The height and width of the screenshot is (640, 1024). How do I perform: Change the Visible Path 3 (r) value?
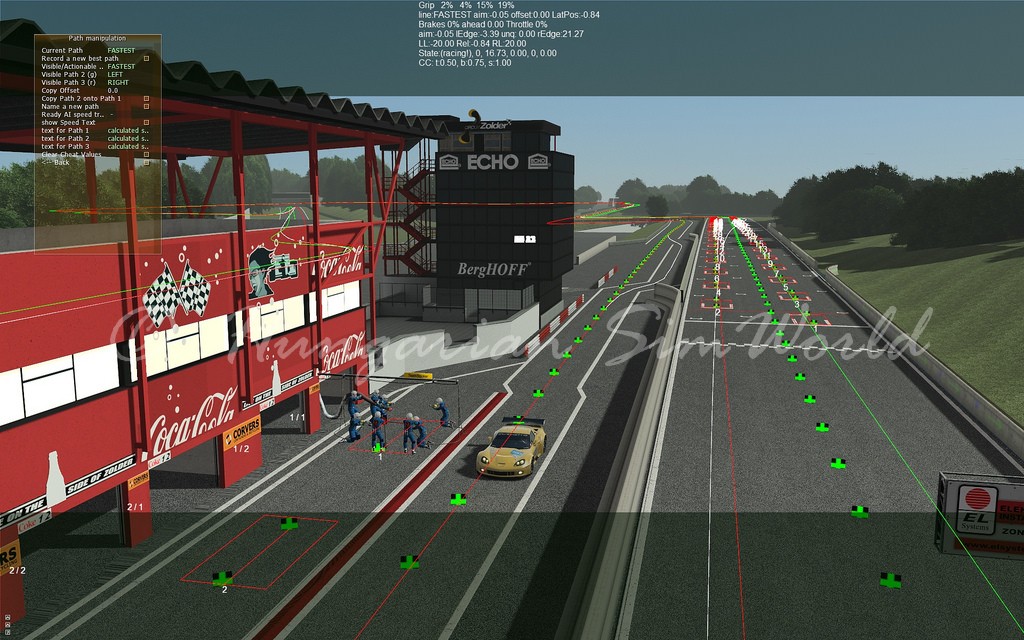(x=117, y=82)
